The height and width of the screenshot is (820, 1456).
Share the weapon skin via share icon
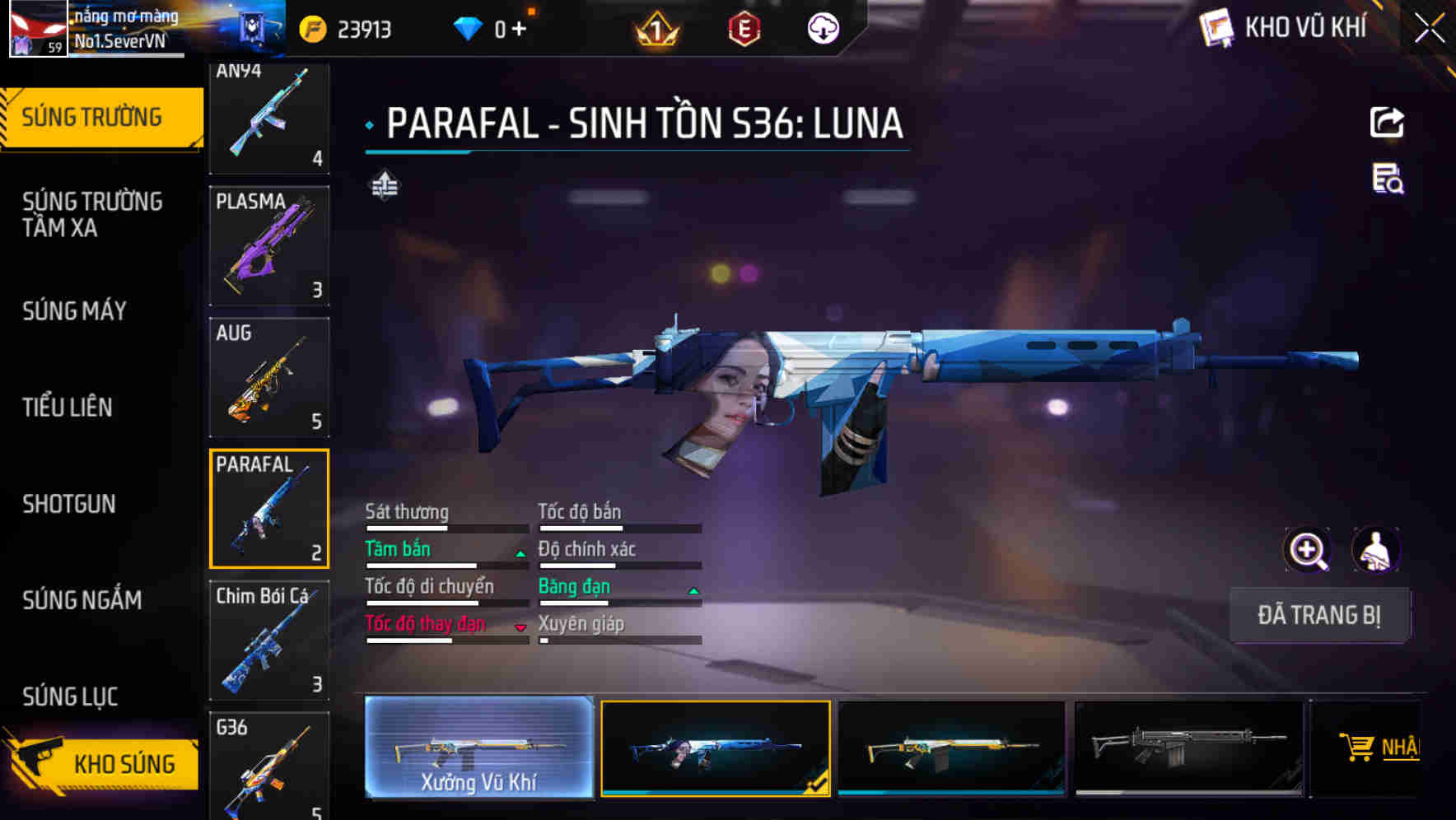point(1387,123)
